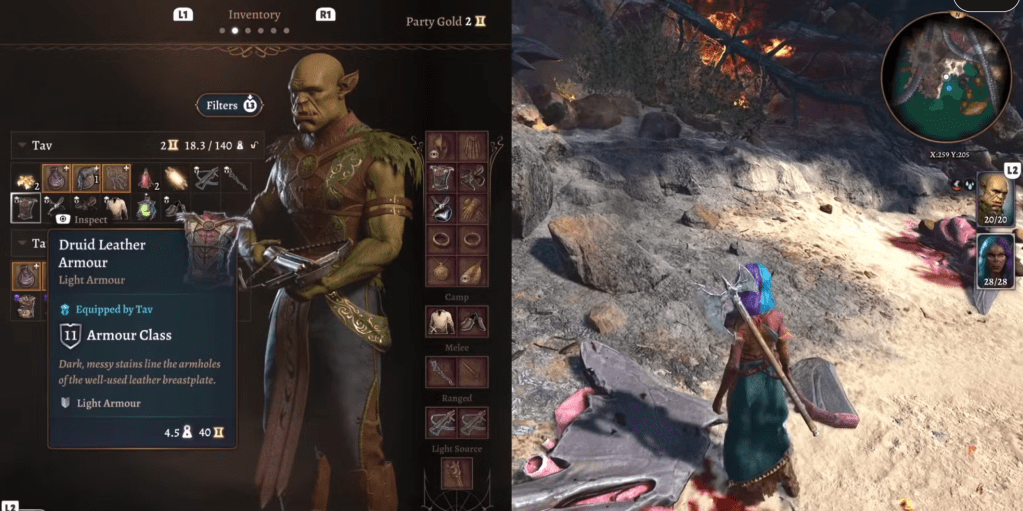Select the Druid Leather Armour inventory slot
The image size is (1023, 511).
click(25, 207)
